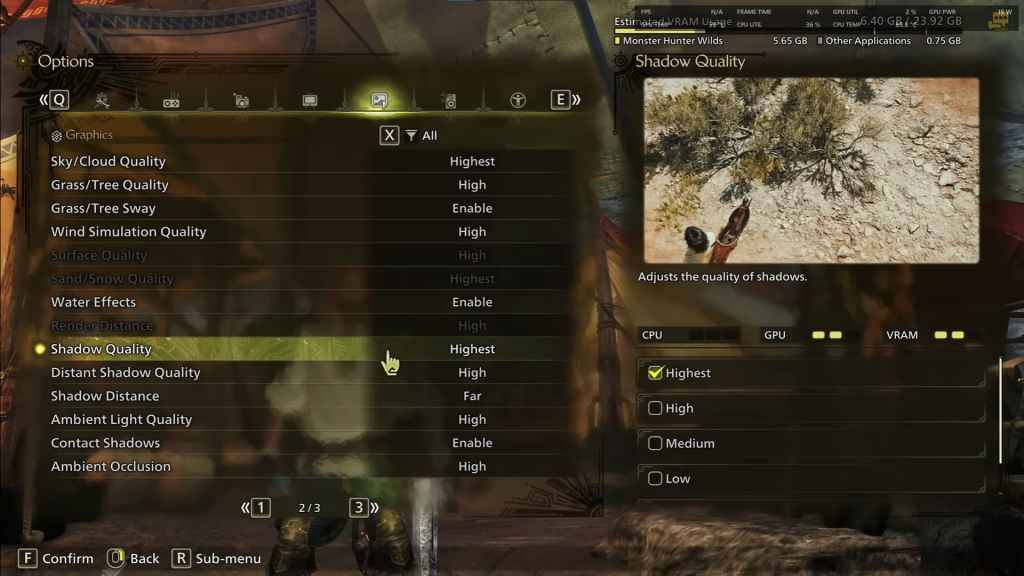The width and height of the screenshot is (1024, 576).
Task: Open the speaker audio settings tab
Action: click(449, 101)
